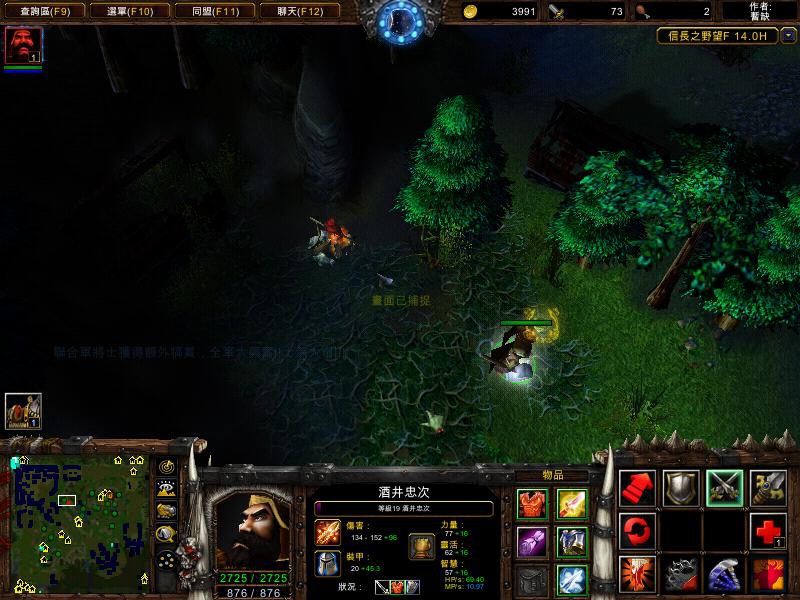The width and height of the screenshot is (800, 600).
Task: Open the game Menu (F10)
Action: point(129,11)
